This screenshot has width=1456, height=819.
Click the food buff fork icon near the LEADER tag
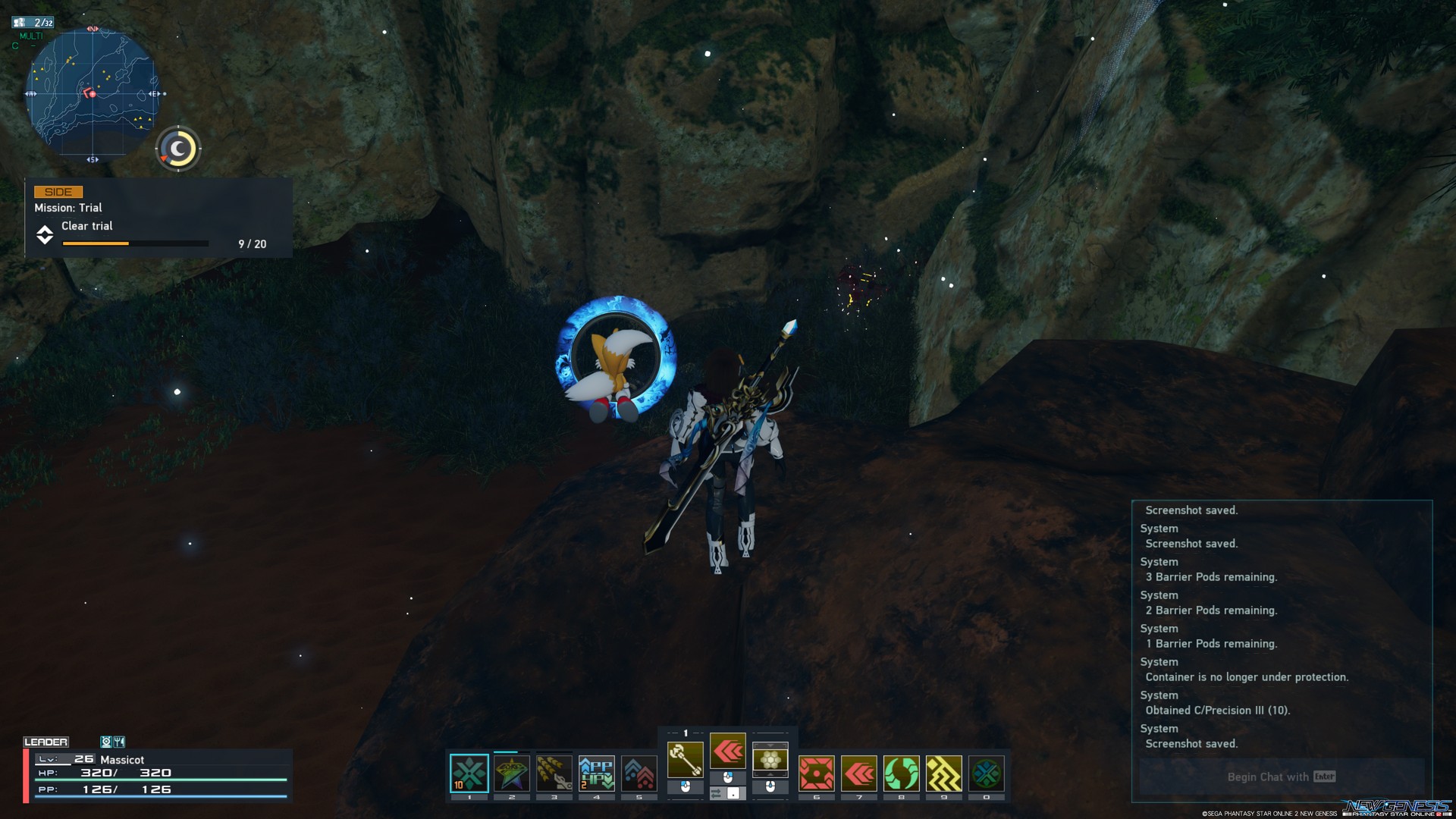click(x=119, y=742)
